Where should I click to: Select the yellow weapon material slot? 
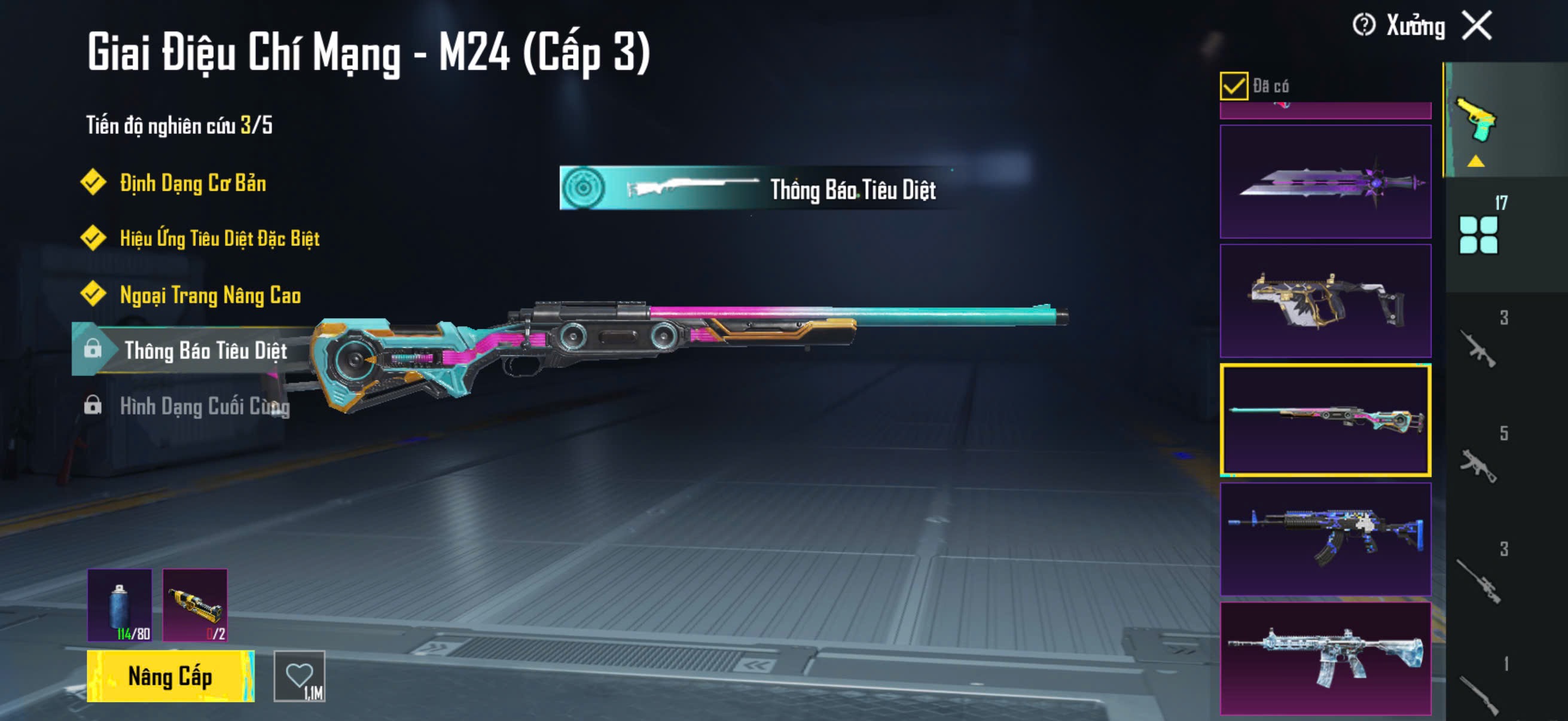coord(195,606)
